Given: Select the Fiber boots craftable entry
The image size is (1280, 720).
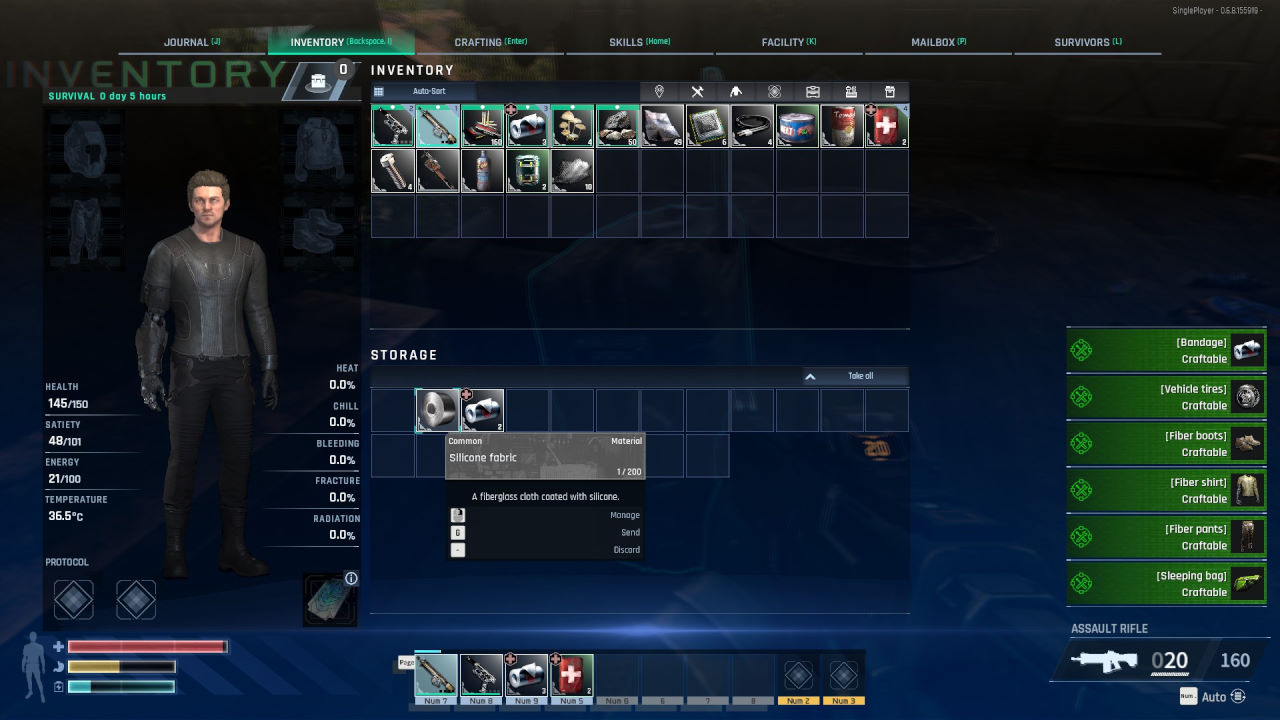Looking at the screenshot, I should pyautogui.click(x=1166, y=444).
